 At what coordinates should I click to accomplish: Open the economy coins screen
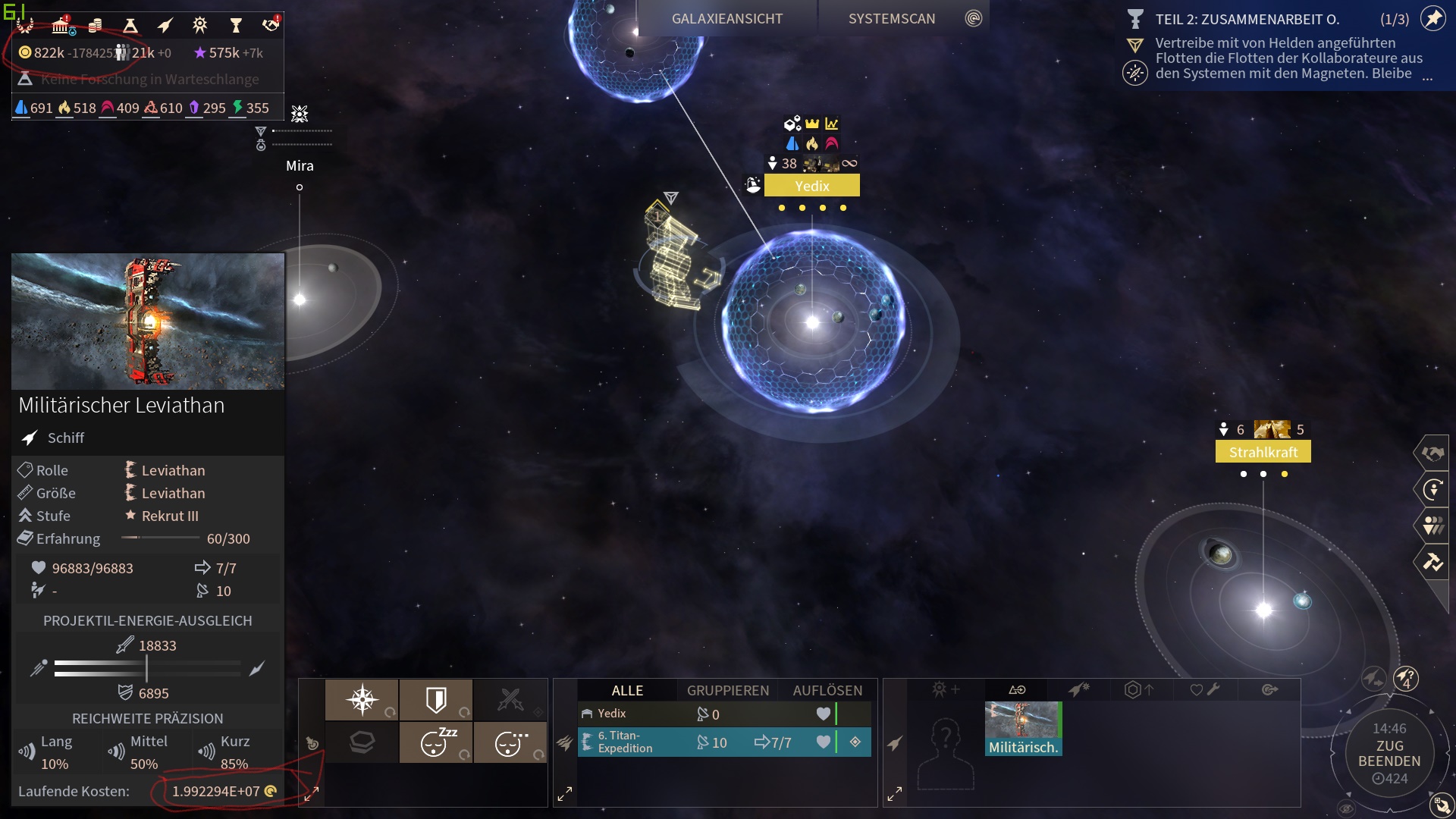click(95, 26)
